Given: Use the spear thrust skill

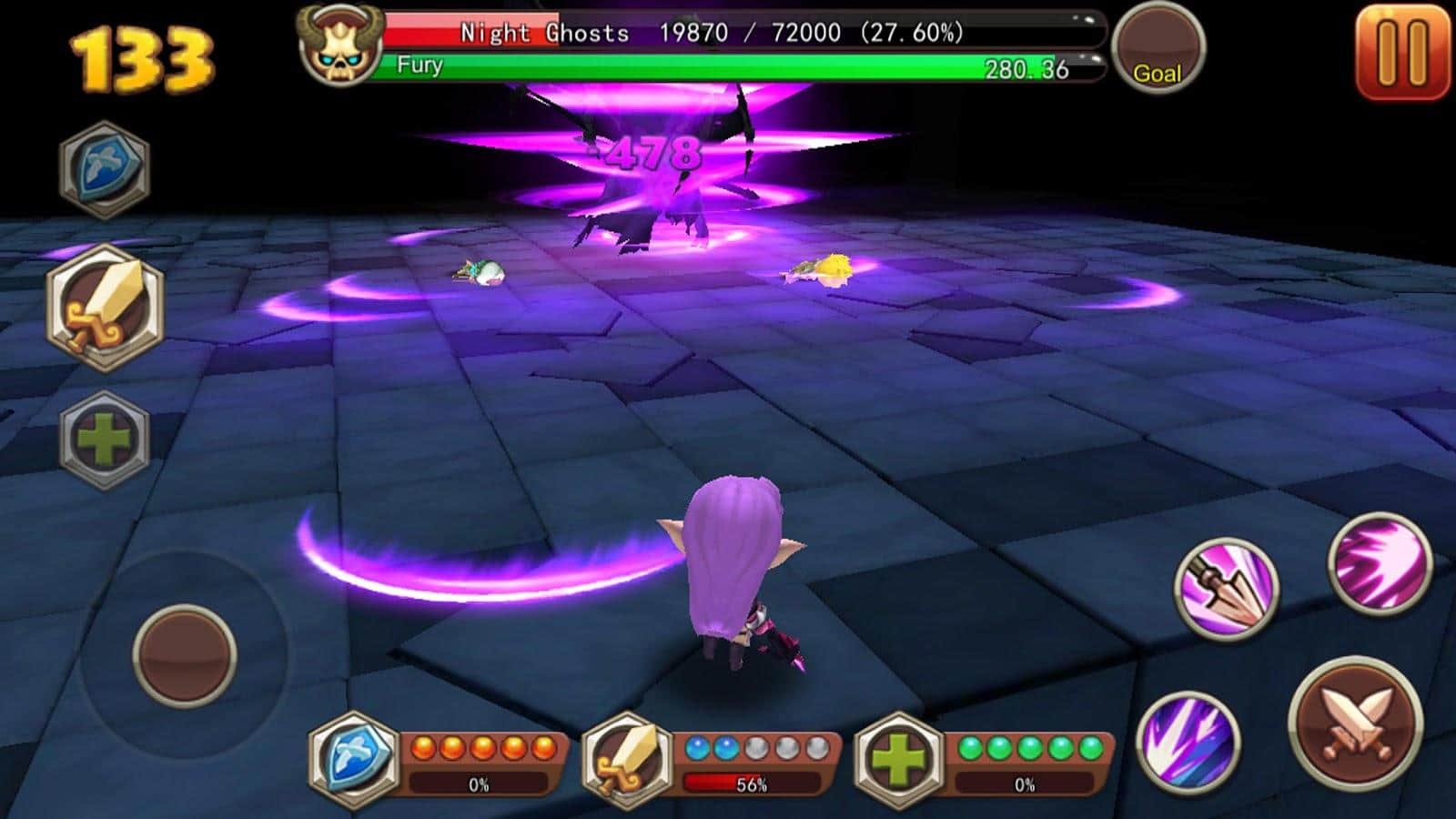Looking at the screenshot, I should 1227,587.
